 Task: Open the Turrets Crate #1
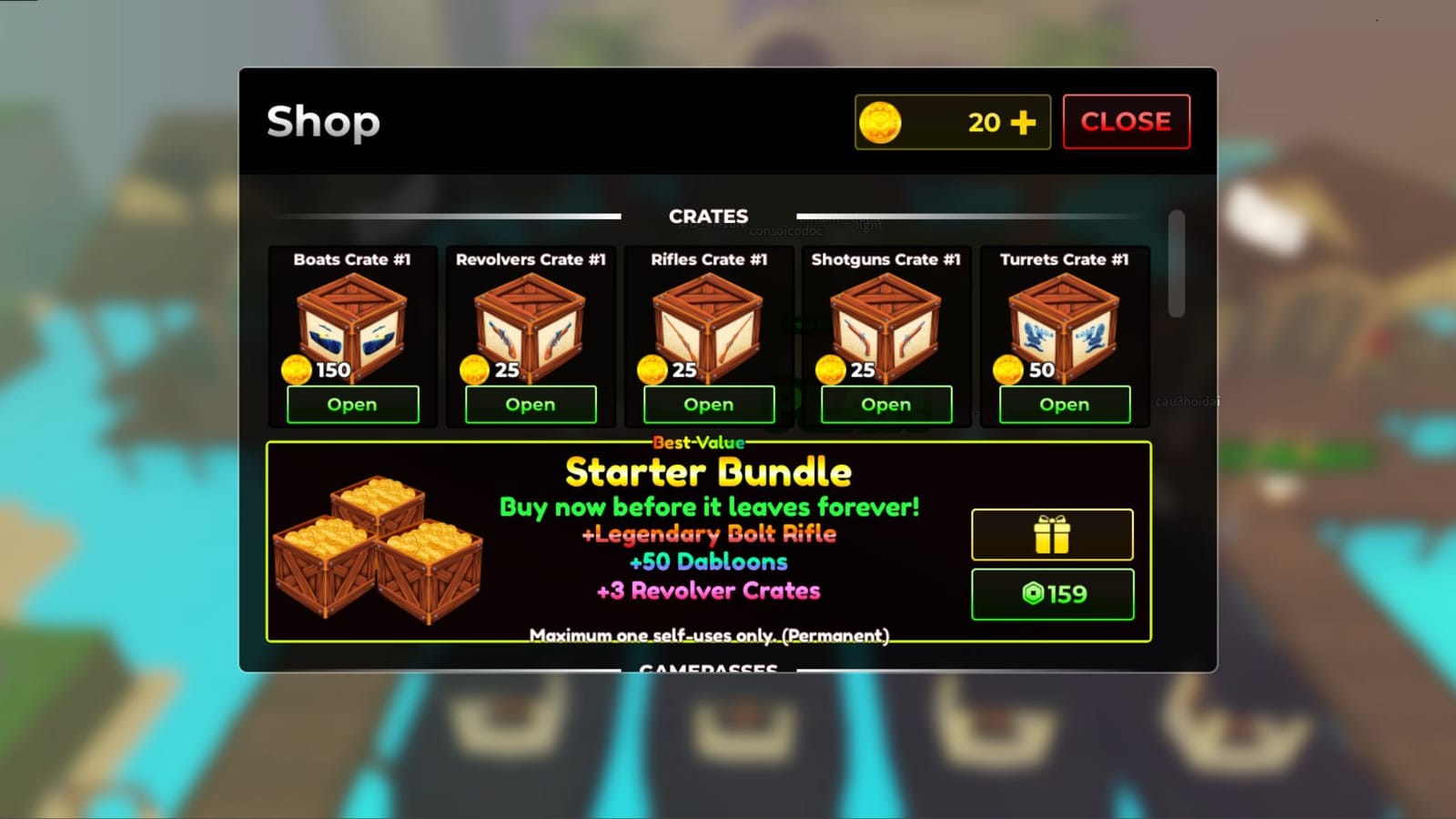pos(1063,404)
